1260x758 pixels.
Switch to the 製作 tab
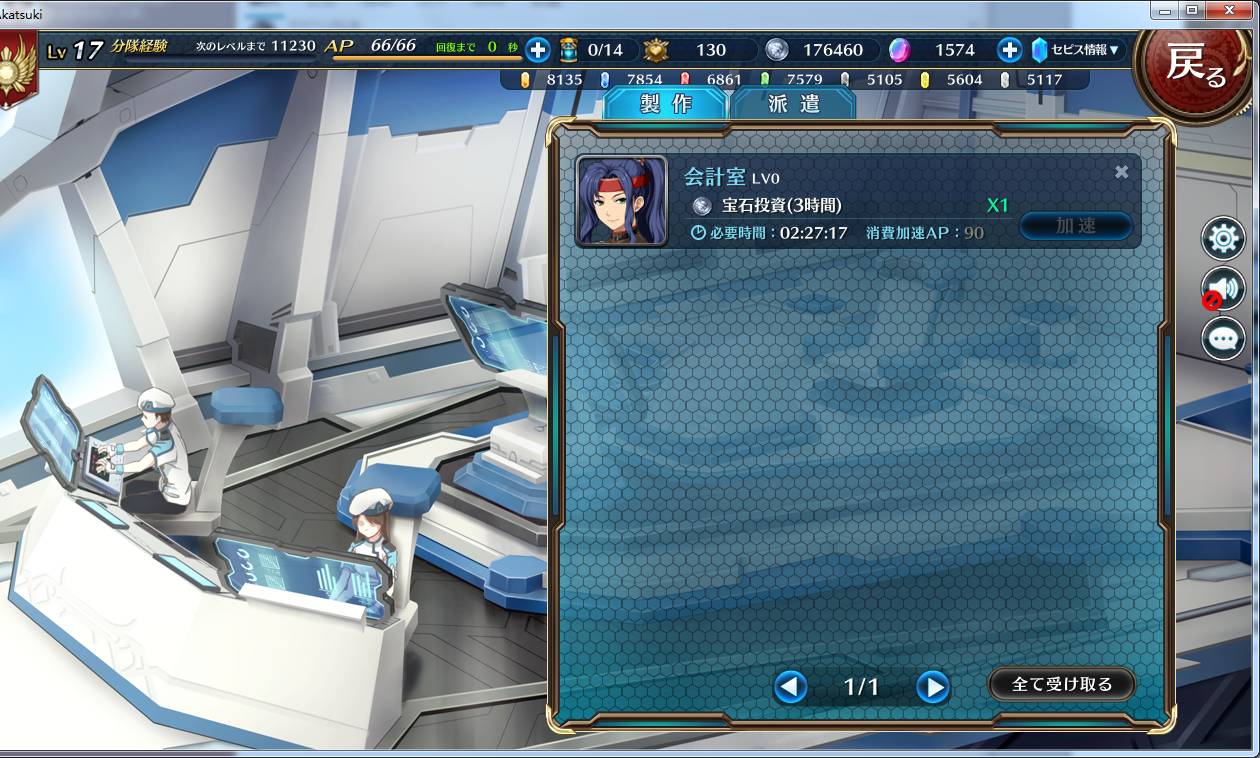pos(665,104)
